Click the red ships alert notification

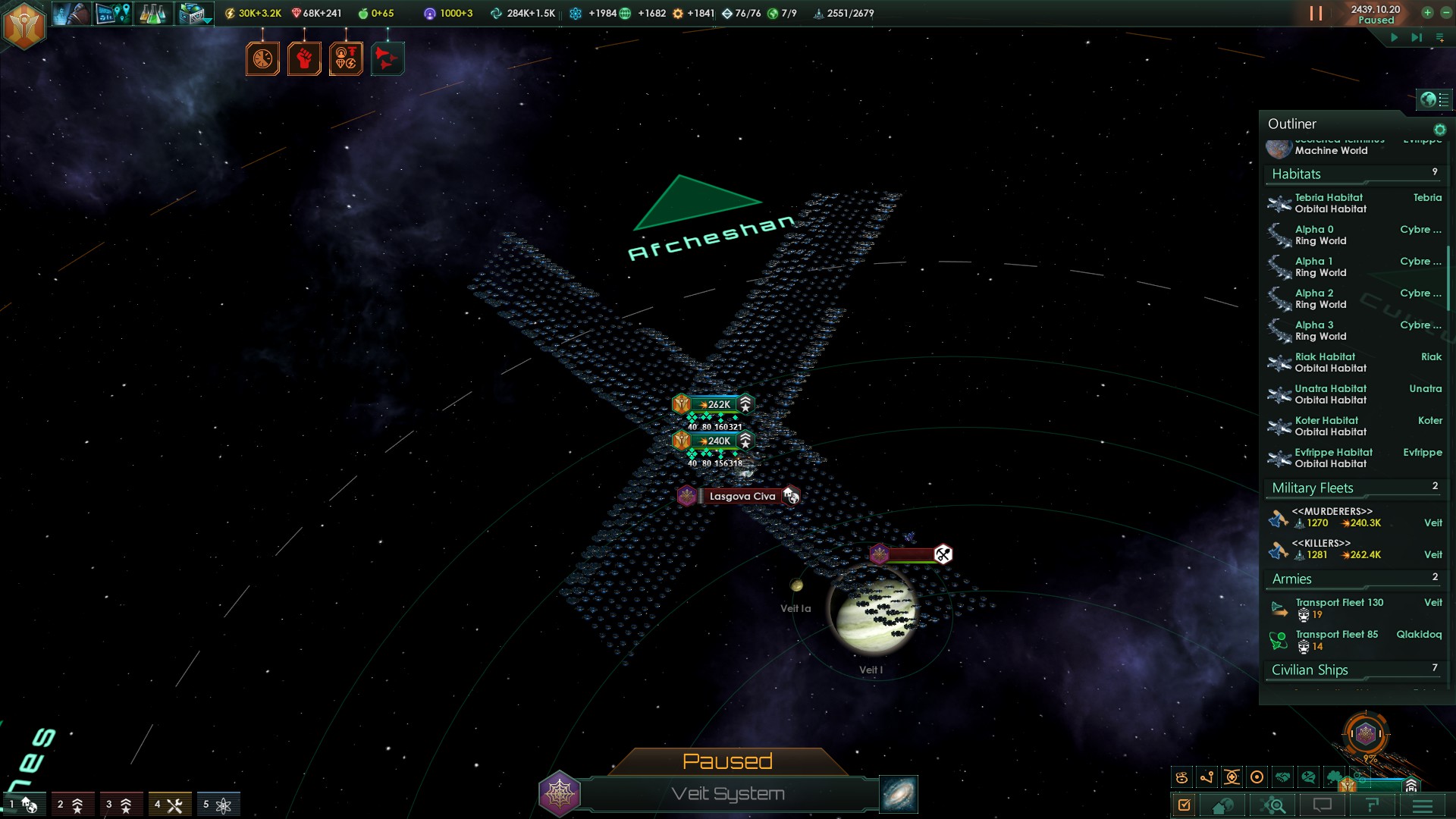click(388, 59)
